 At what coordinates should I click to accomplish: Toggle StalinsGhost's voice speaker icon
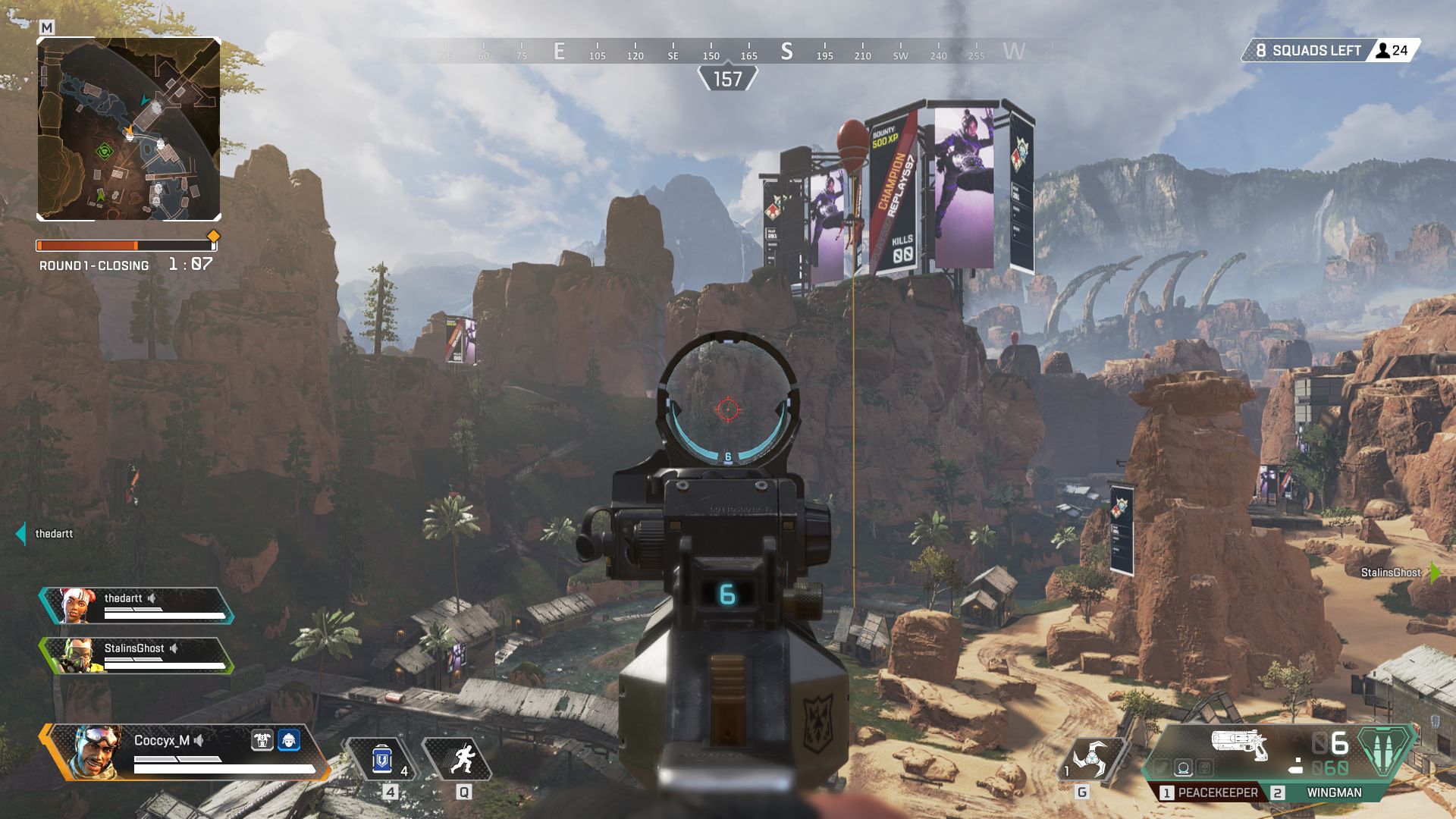pyautogui.click(x=174, y=648)
